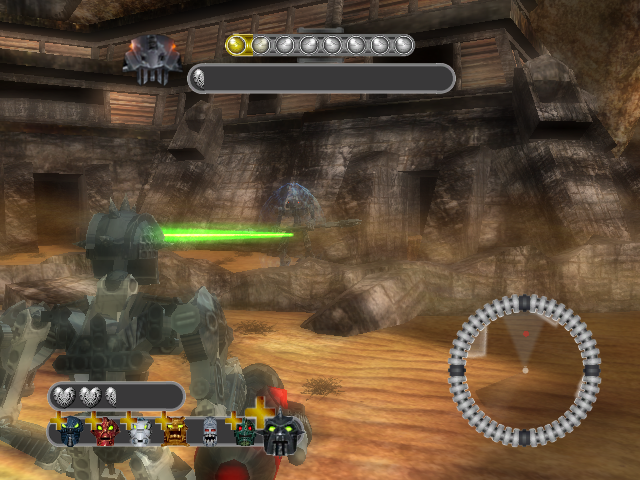Screen dimensions: 640x480
Task: Click the circular radar minimap
Action: click(x=524, y=370)
